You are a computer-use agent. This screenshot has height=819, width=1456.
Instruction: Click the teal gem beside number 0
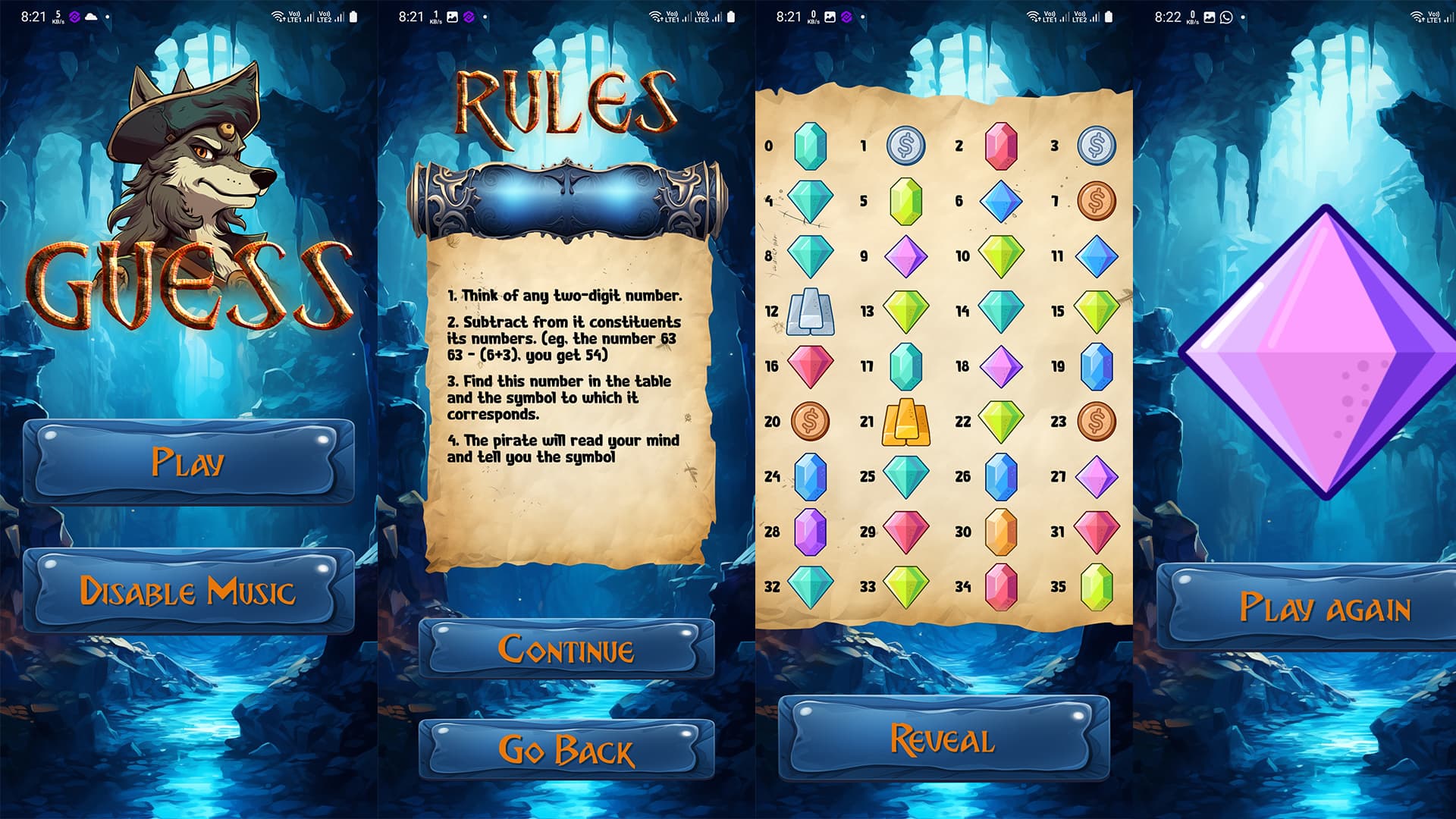[811, 146]
